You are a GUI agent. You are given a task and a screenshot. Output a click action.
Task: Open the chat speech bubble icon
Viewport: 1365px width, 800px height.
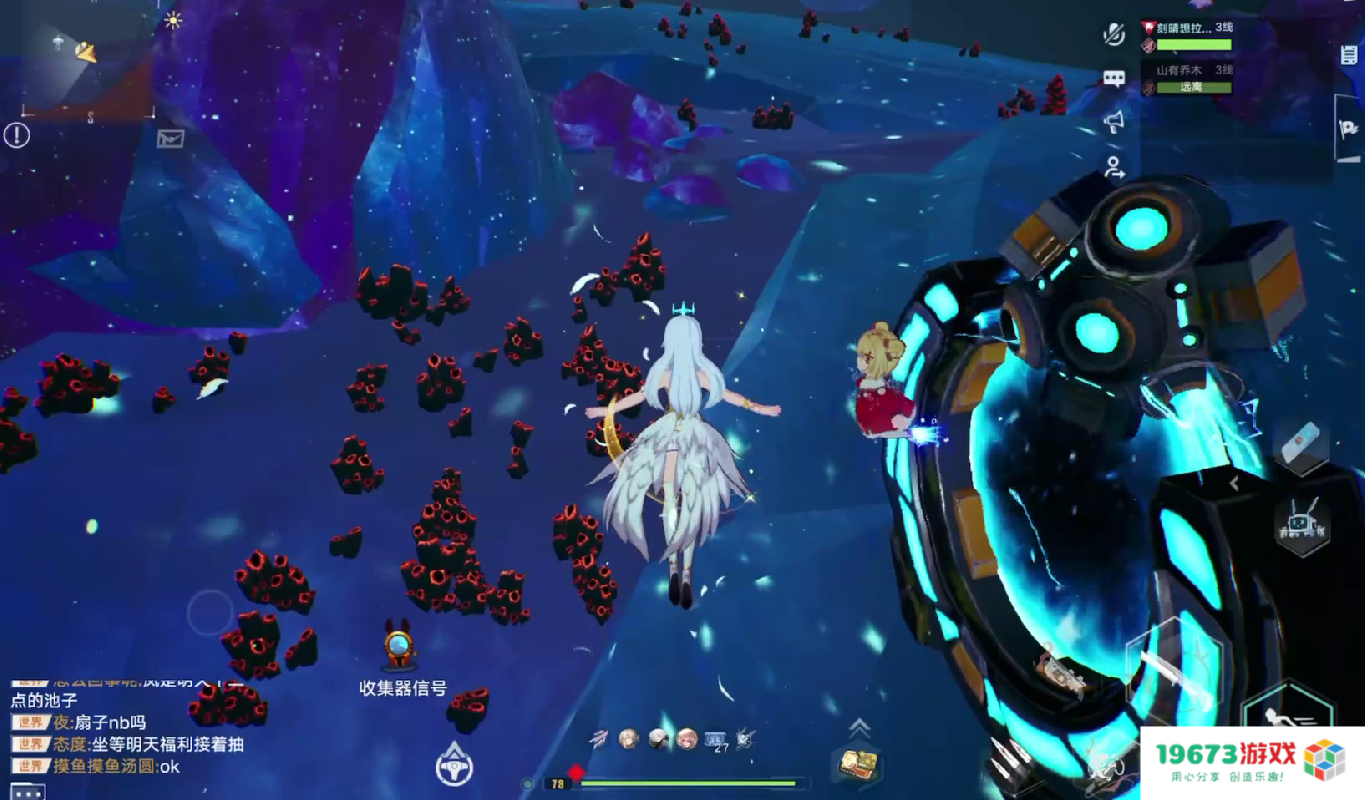pos(1114,79)
